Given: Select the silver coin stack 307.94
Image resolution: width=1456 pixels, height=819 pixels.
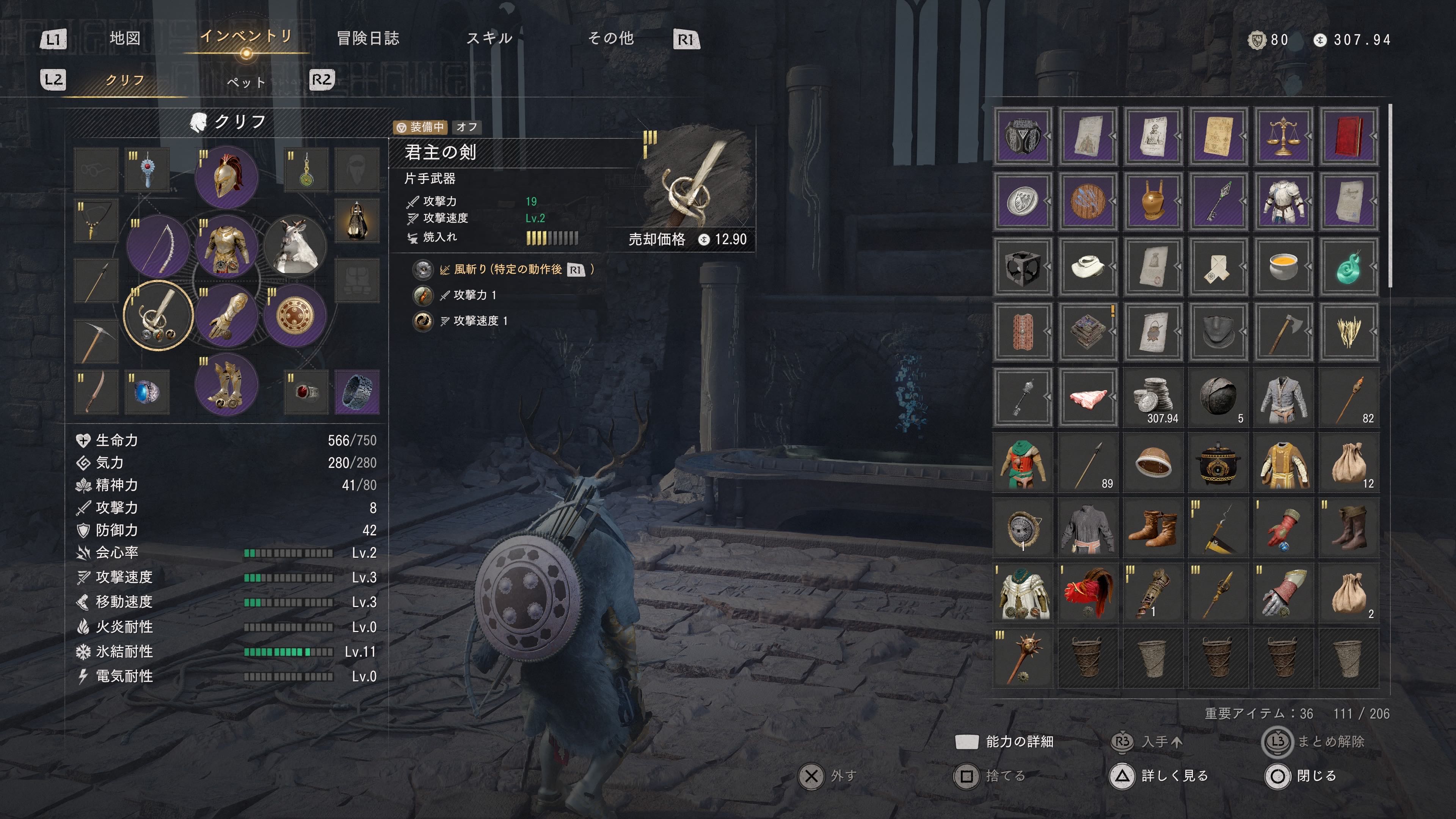Looking at the screenshot, I should coord(1153,397).
